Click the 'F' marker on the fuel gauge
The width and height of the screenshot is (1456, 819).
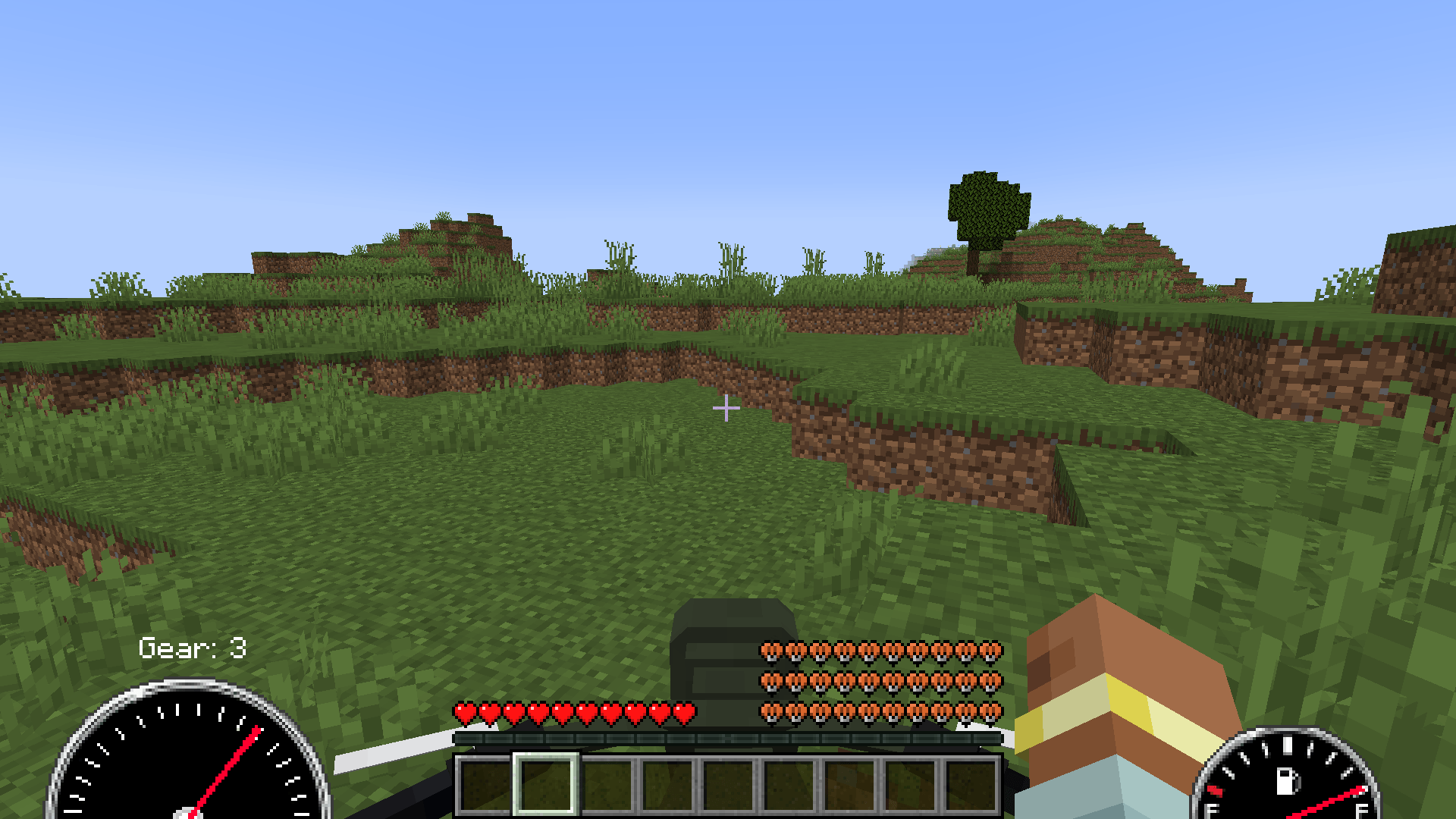(x=1361, y=811)
